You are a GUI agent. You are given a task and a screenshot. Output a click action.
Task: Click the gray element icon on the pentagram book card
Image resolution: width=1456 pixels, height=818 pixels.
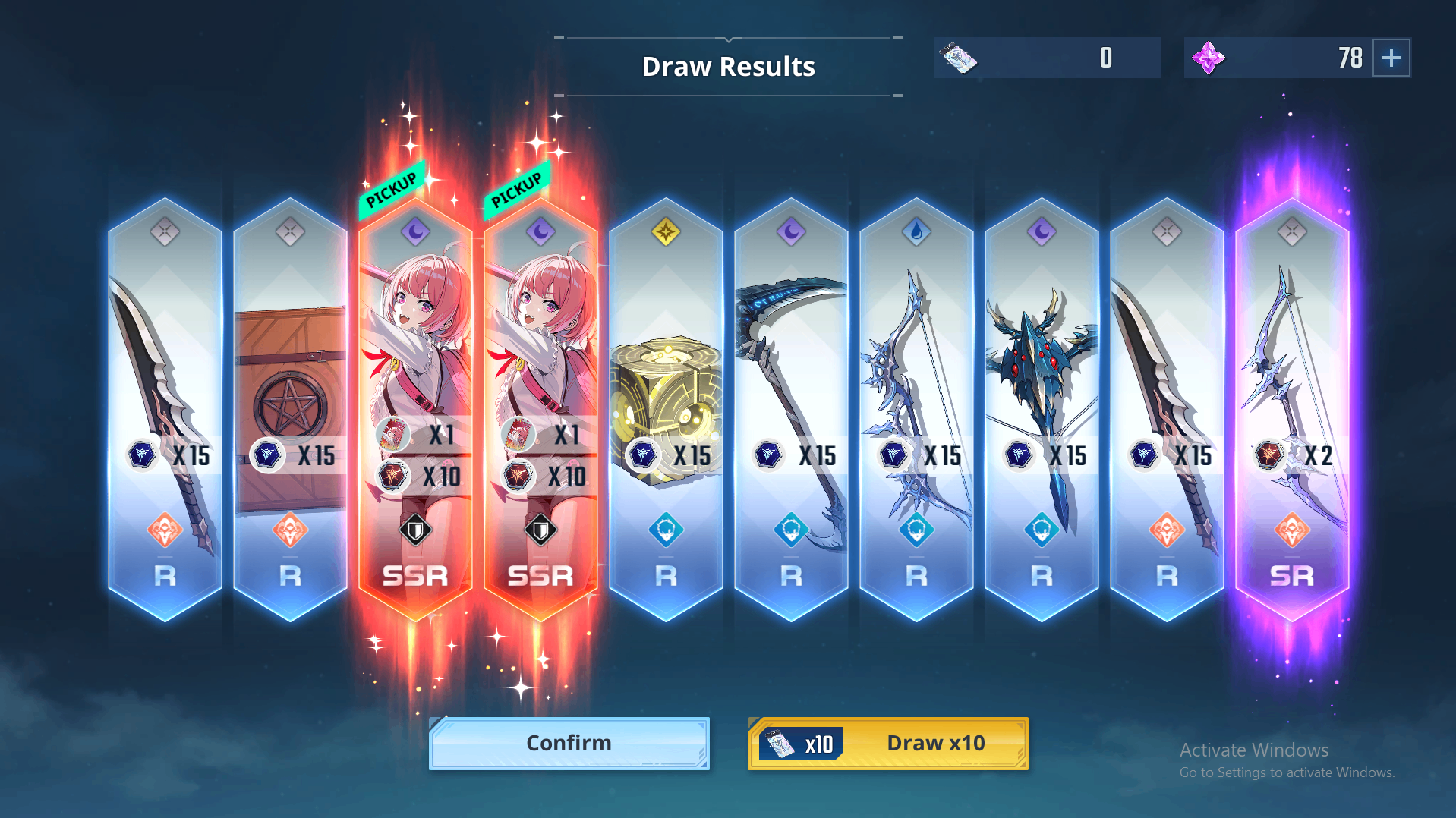290,233
